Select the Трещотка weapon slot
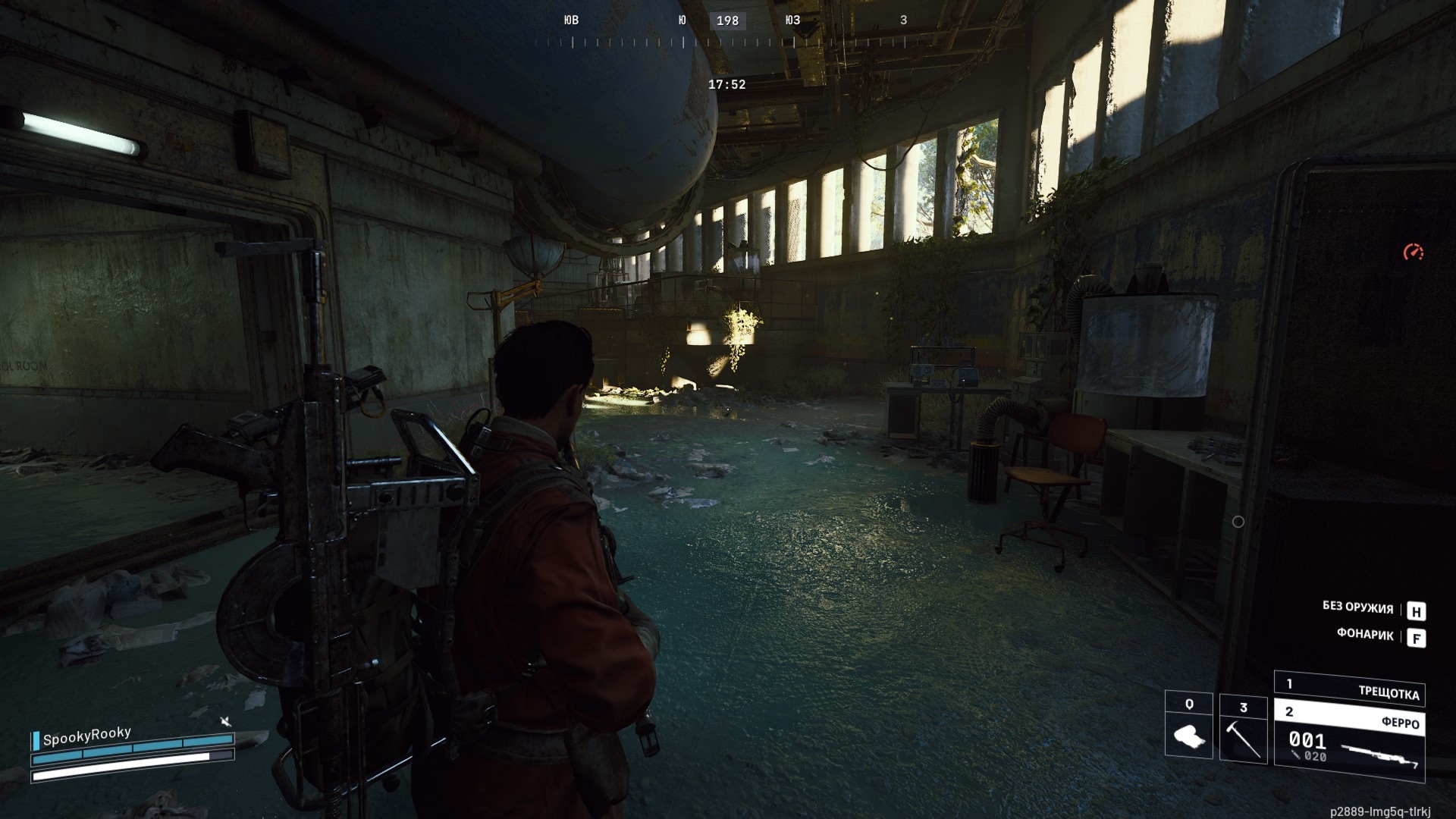This screenshot has width=1456, height=819. point(1350,688)
